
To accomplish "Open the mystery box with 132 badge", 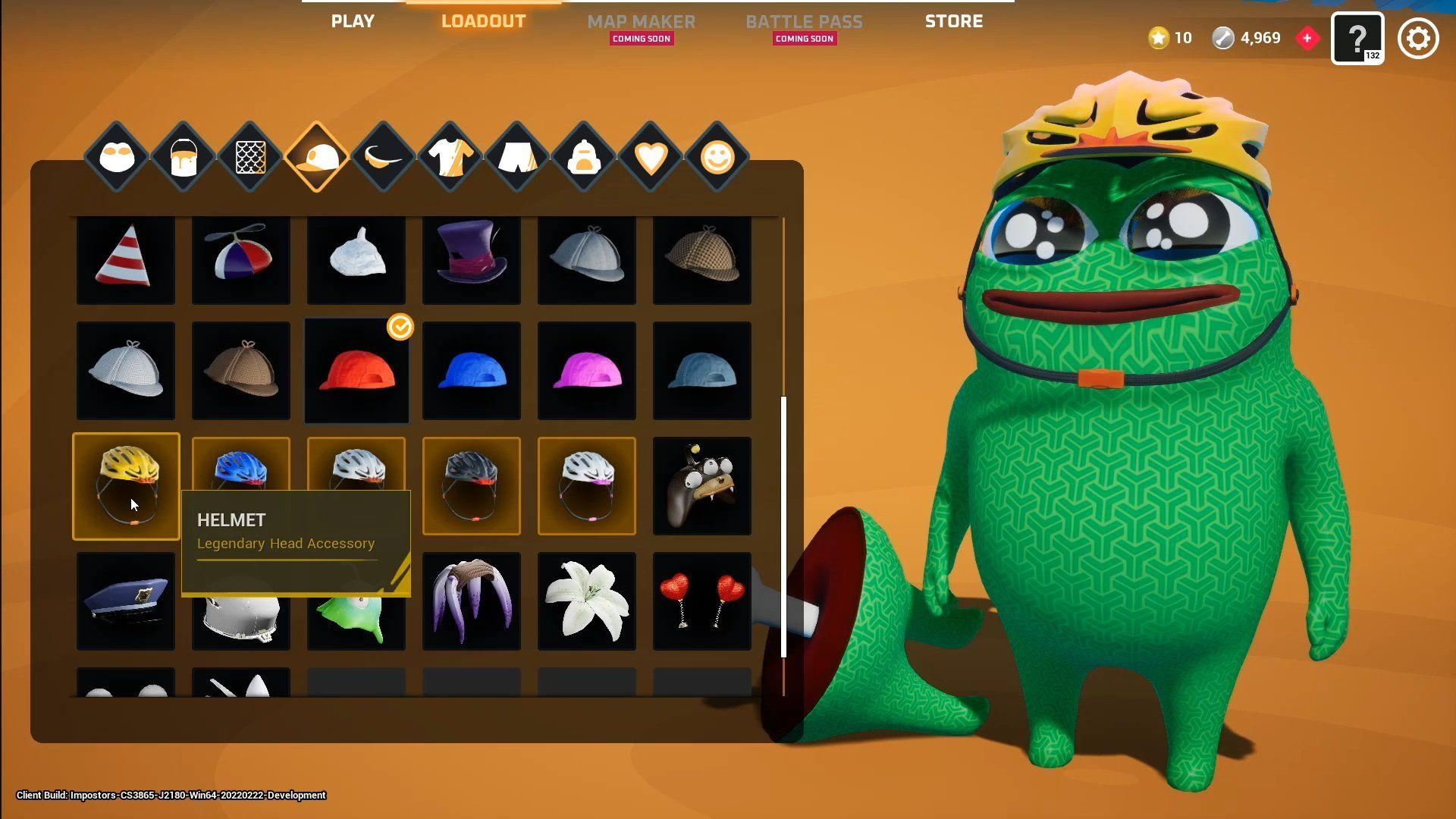I will [x=1358, y=38].
